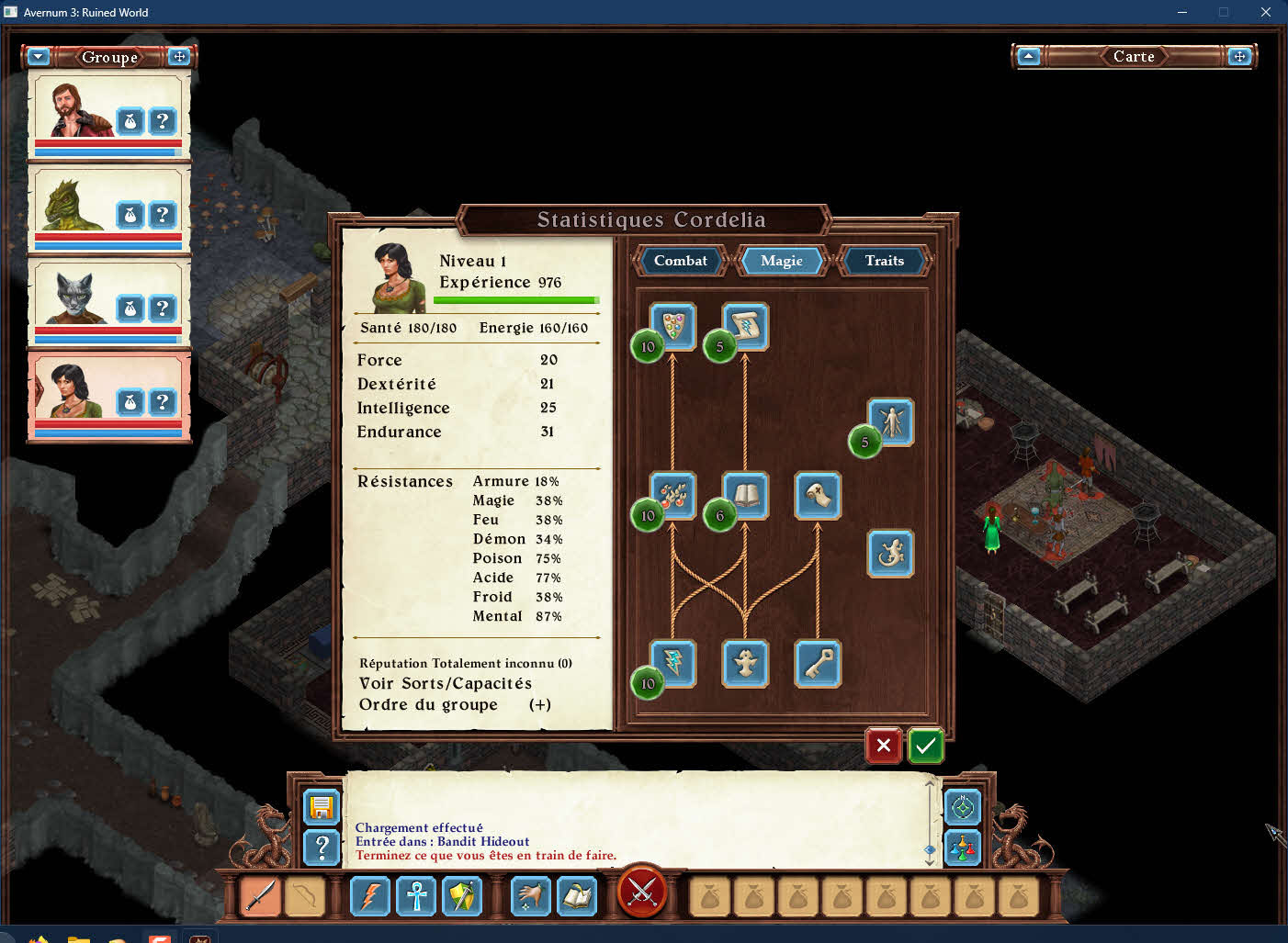Image resolution: width=1288 pixels, height=943 pixels.
Task: Select the sword melee attack slot
Action: tap(260, 896)
